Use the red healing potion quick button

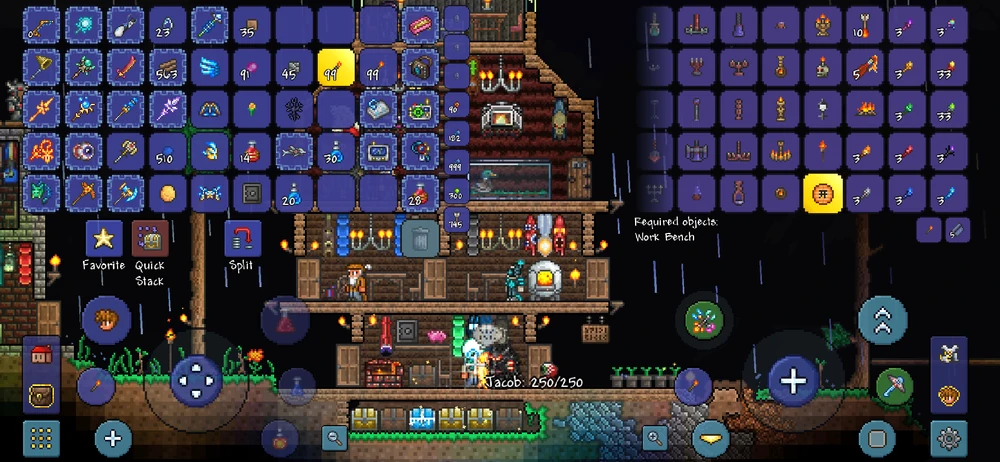[x=283, y=320]
